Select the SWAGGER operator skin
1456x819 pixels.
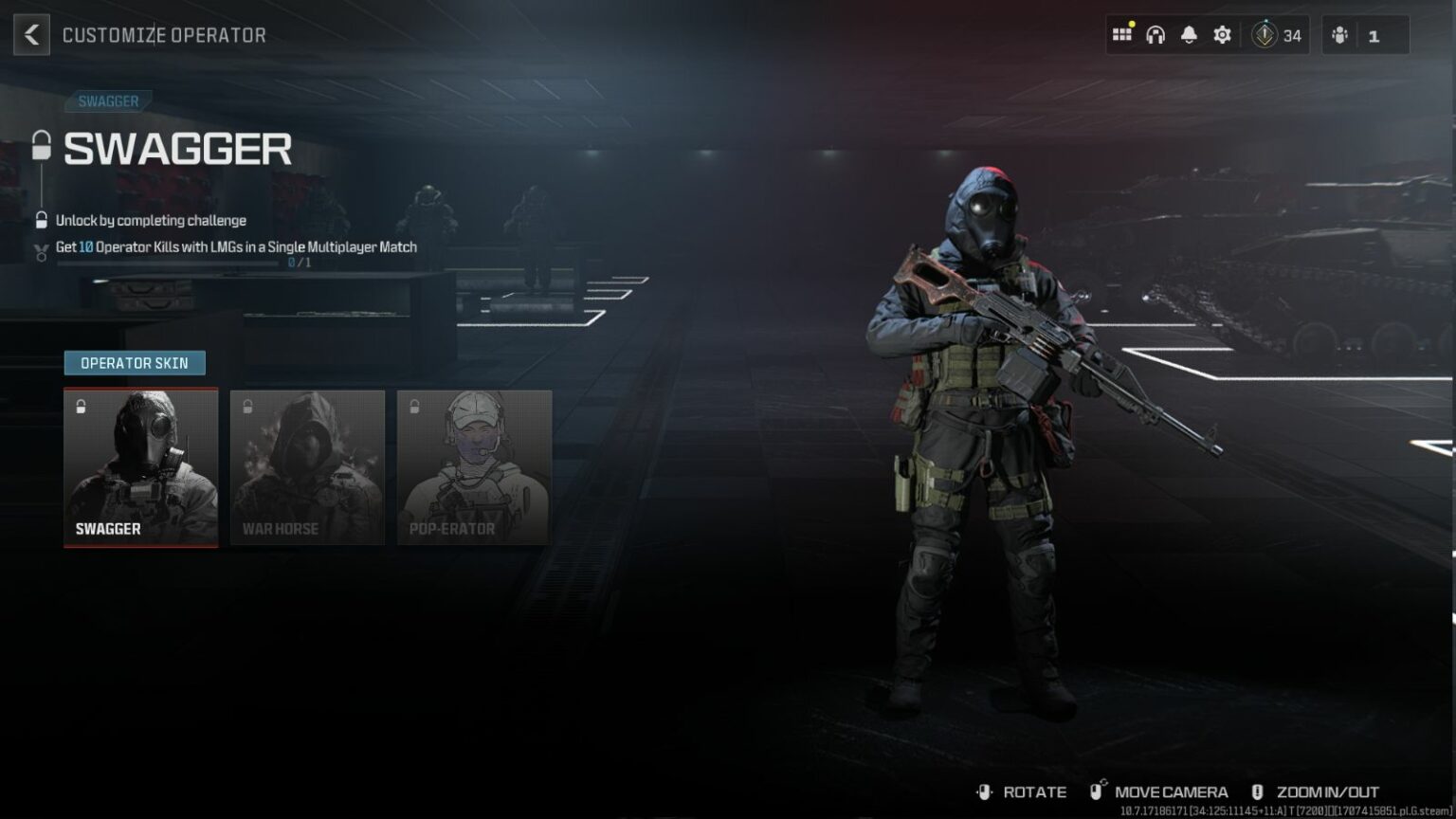tap(140, 464)
